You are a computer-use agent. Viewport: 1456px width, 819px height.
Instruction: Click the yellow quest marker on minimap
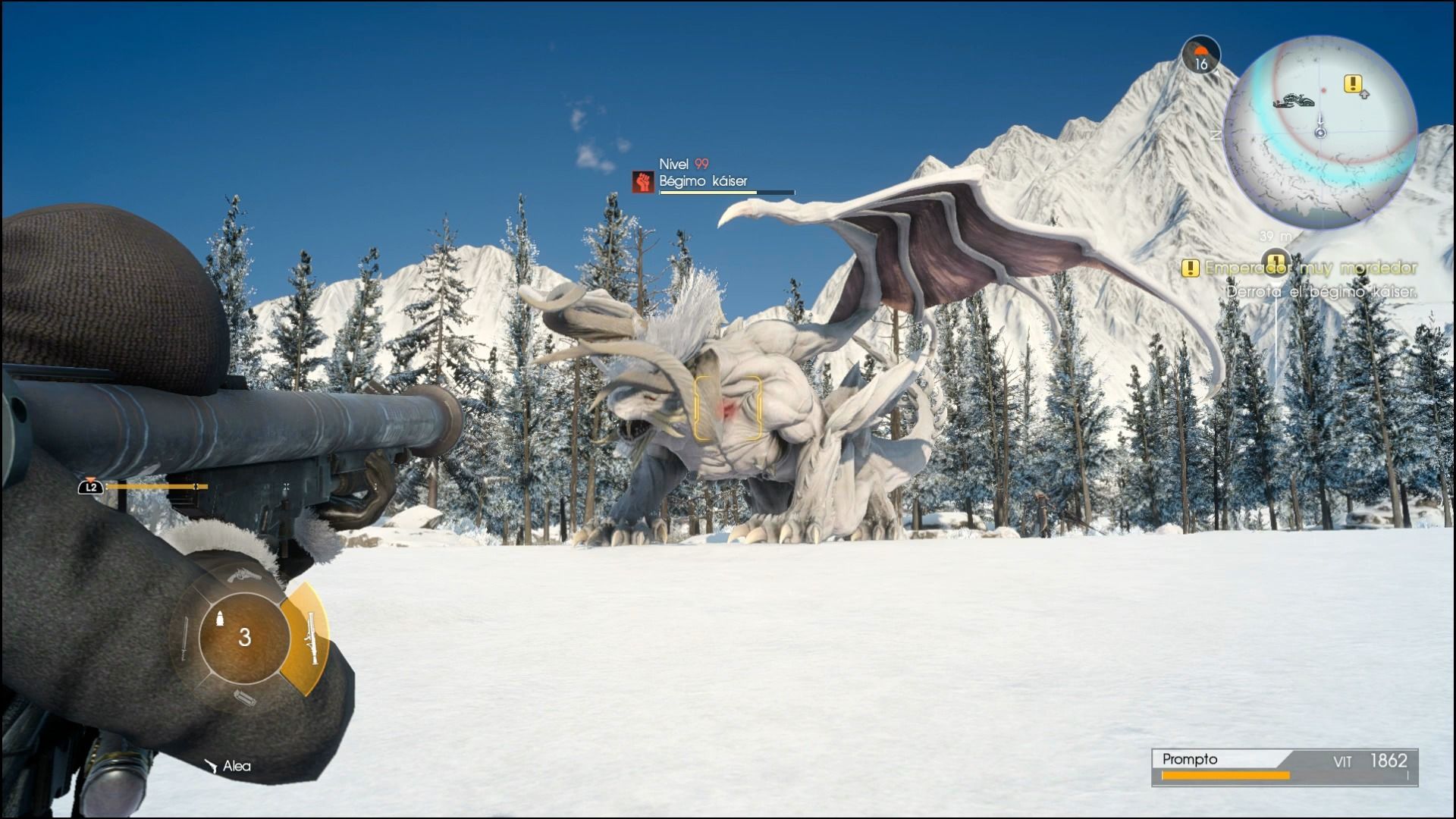[1353, 83]
